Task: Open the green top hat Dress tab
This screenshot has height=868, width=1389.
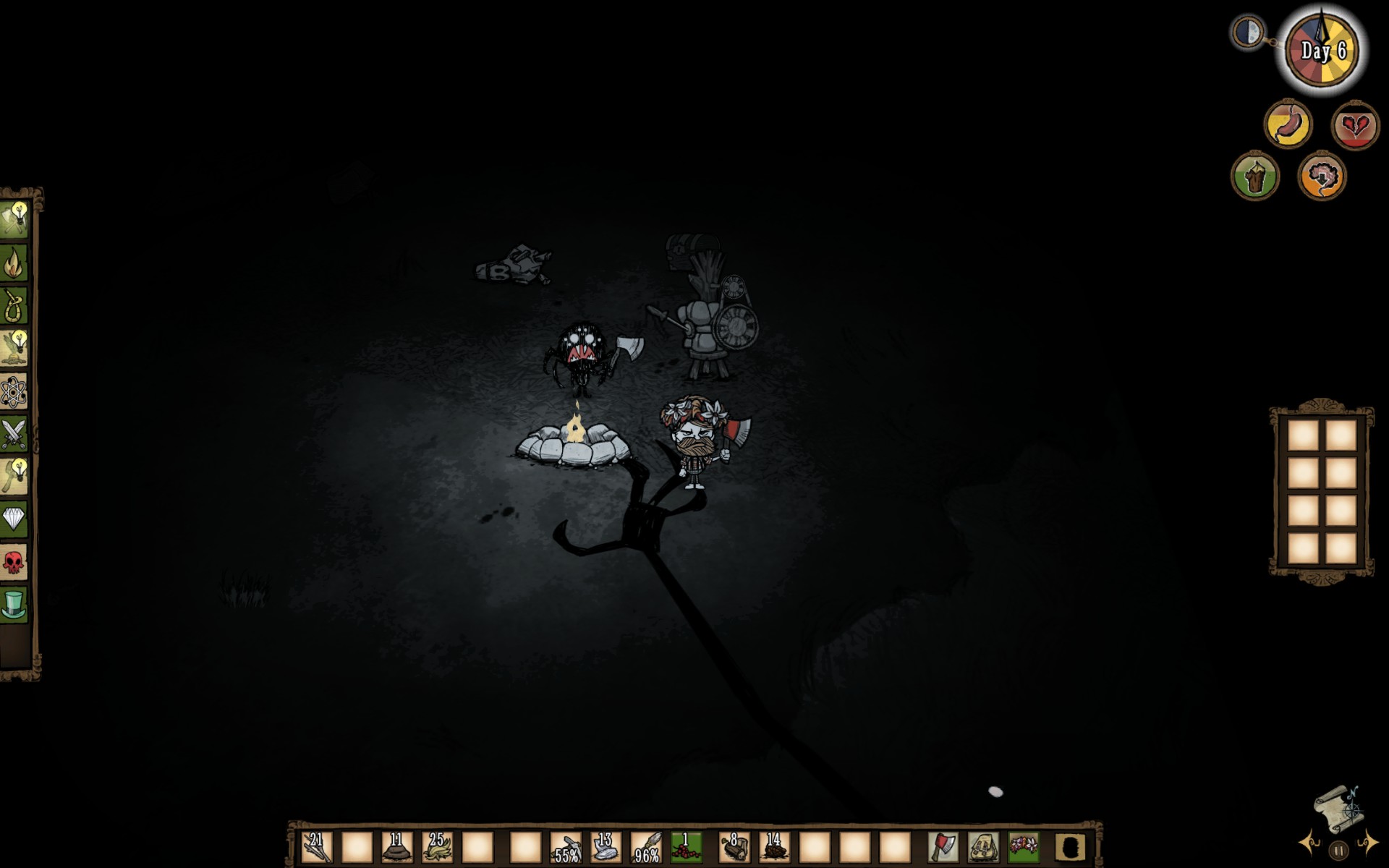Action: tap(14, 604)
